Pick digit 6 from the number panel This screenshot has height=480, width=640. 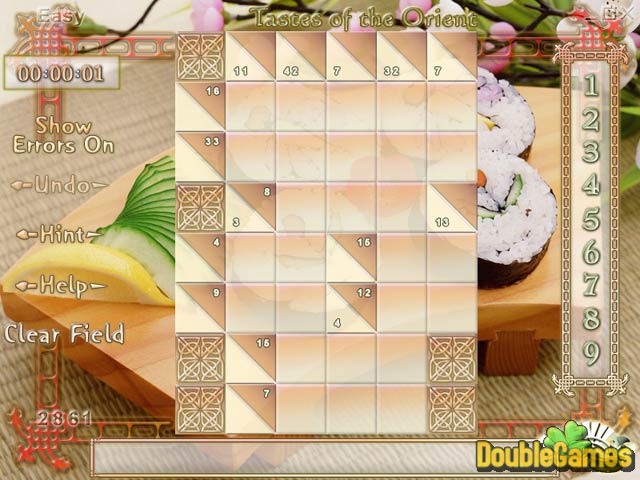point(591,251)
